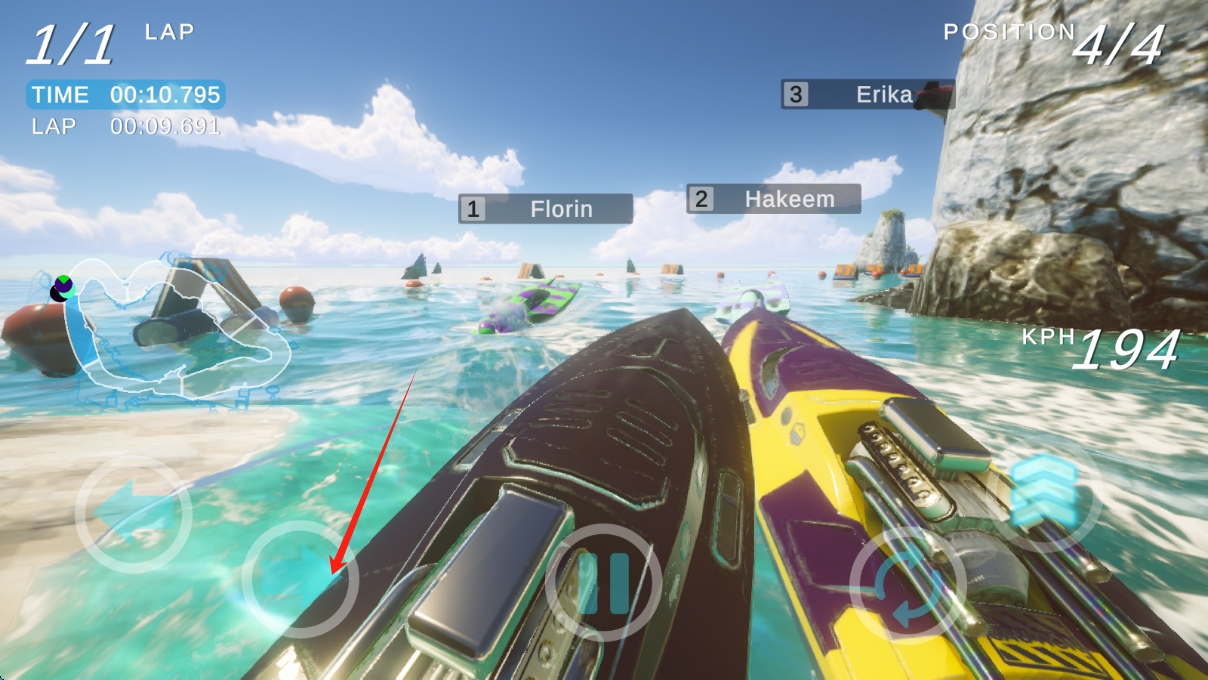The width and height of the screenshot is (1208, 680).
Task: Tap the steer left arrow button
Action: click(134, 514)
